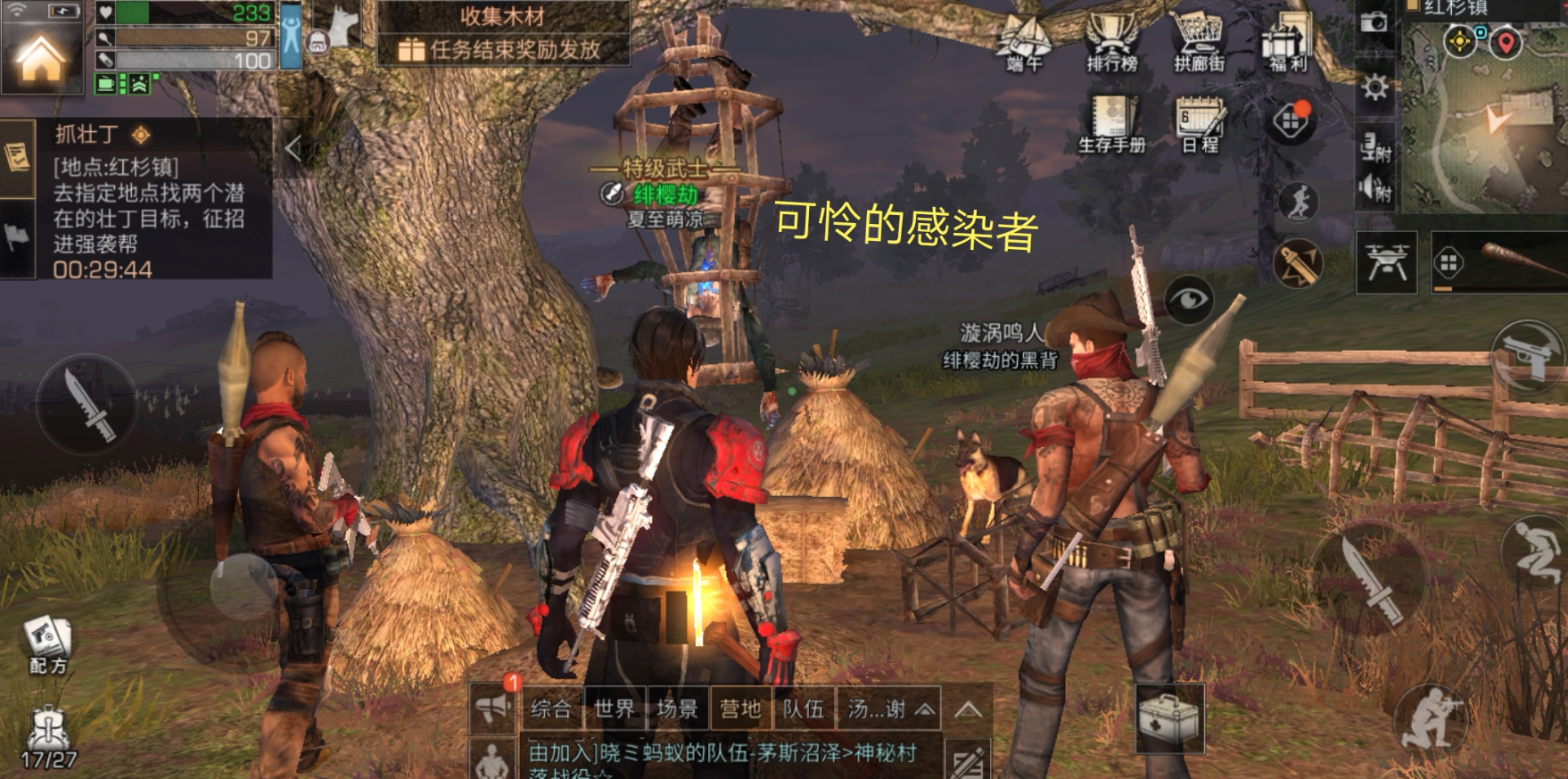Image resolution: width=1568 pixels, height=779 pixels.
Task: Open the 配方 recipes menu
Action: 47,642
